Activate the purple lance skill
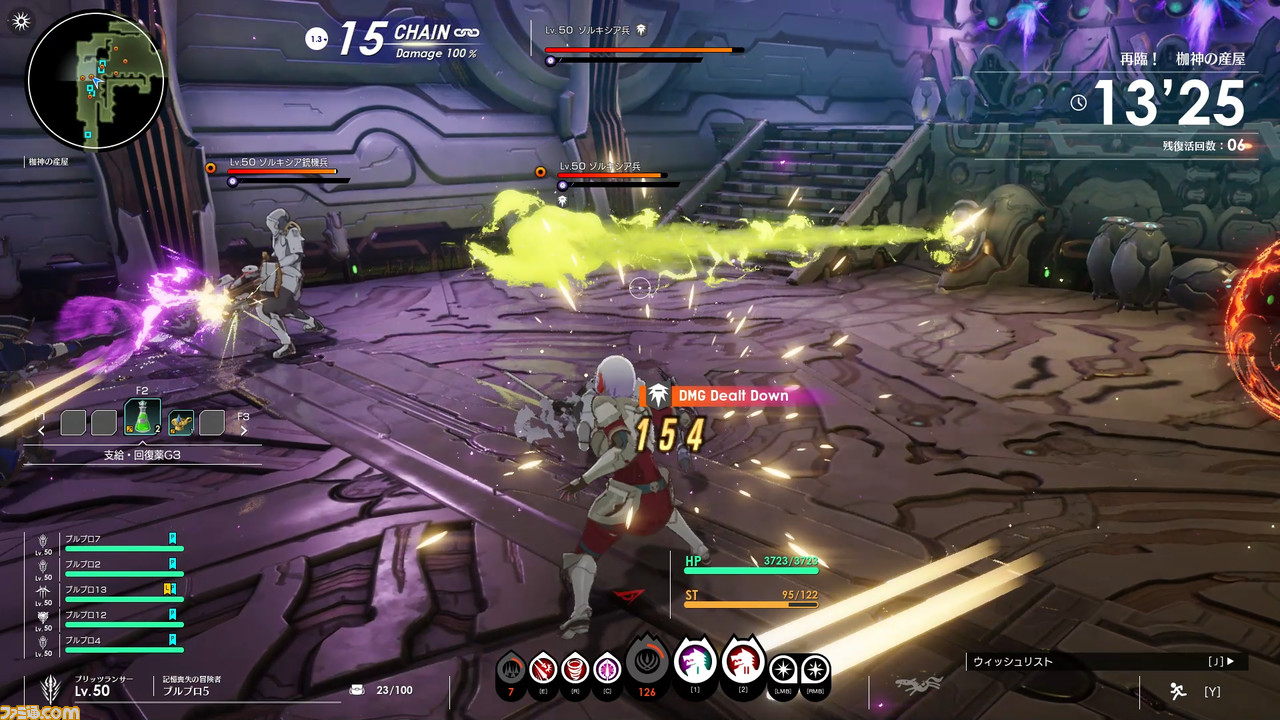The height and width of the screenshot is (720, 1280). click(607, 666)
